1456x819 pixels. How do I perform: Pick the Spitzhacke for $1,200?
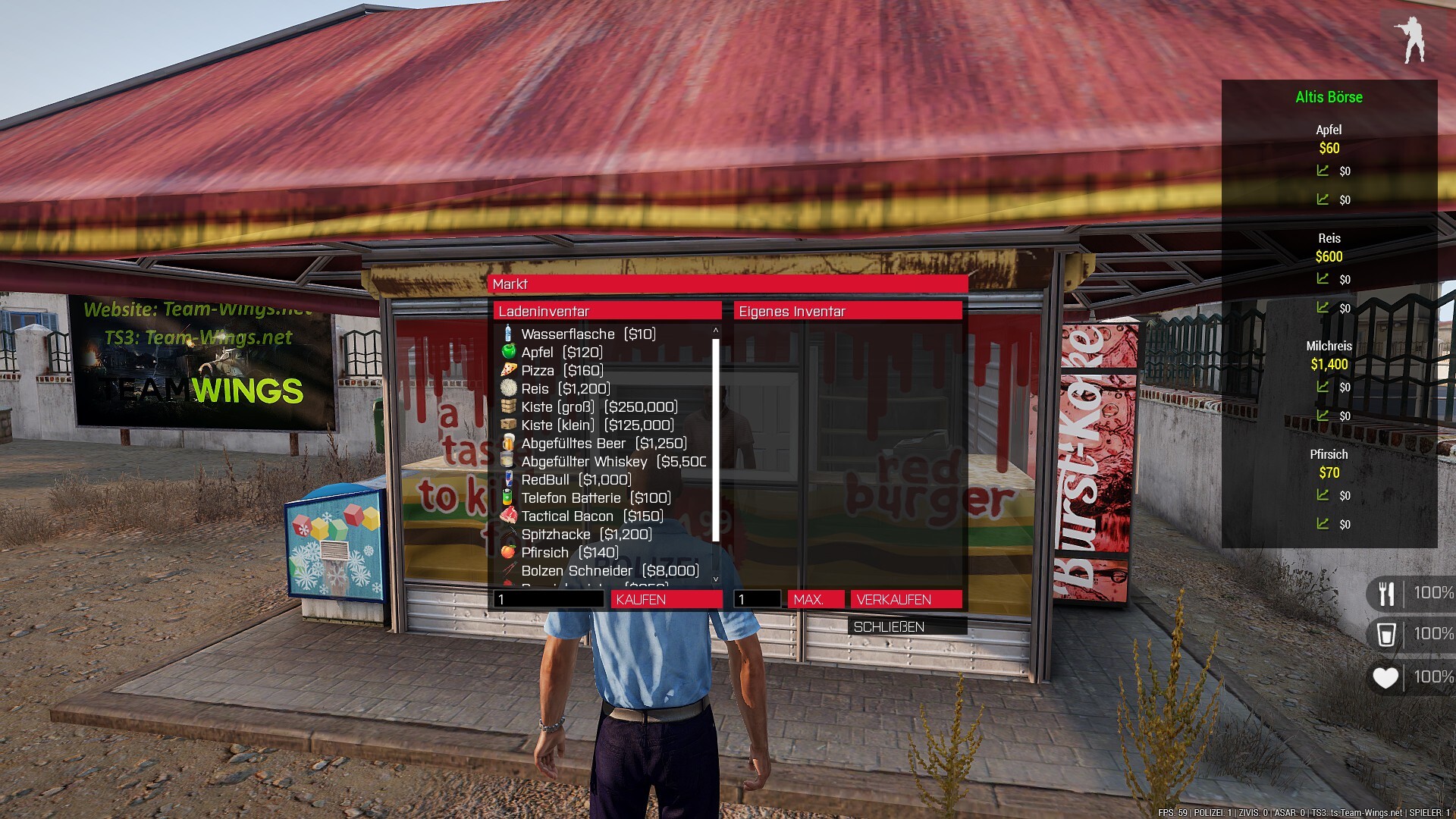click(x=586, y=535)
